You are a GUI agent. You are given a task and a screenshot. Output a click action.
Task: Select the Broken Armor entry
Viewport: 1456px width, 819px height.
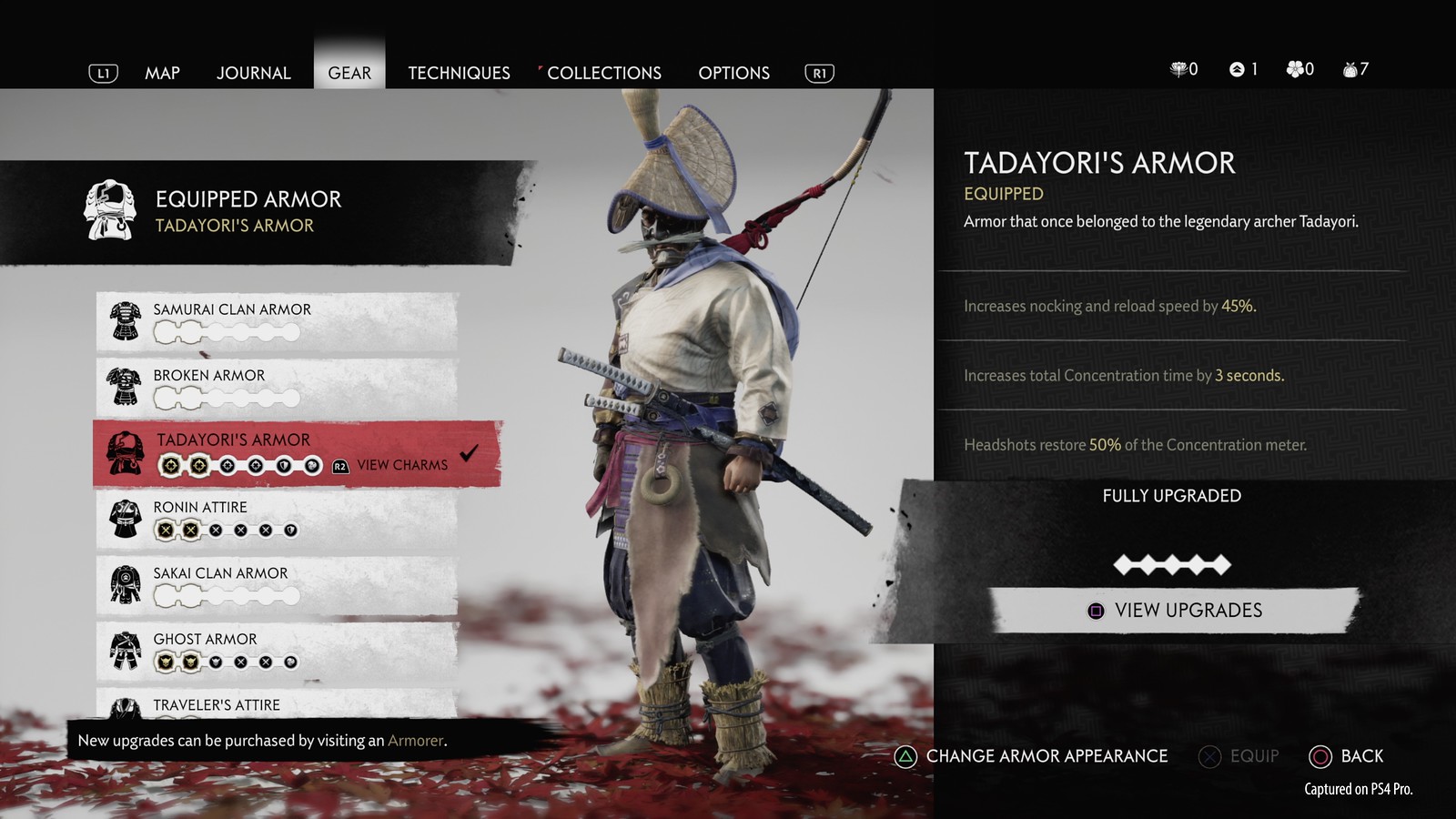(277, 387)
